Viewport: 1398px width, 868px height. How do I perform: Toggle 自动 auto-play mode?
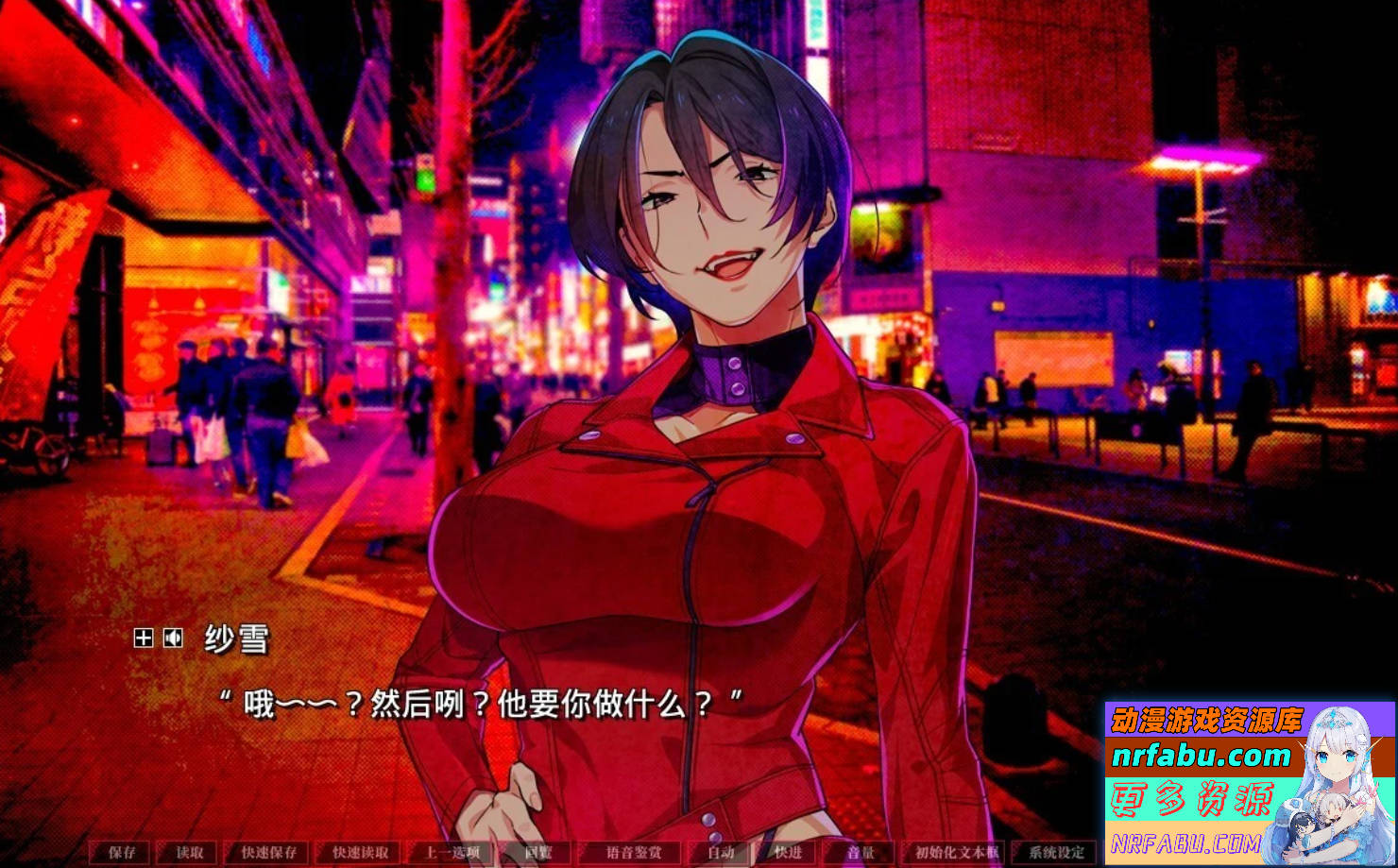click(x=721, y=853)
